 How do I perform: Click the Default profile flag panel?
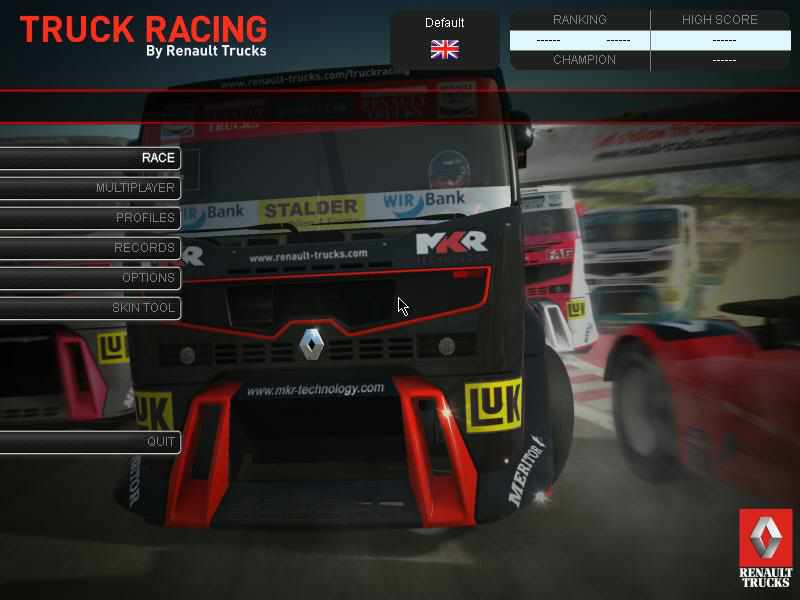point(444,40)
